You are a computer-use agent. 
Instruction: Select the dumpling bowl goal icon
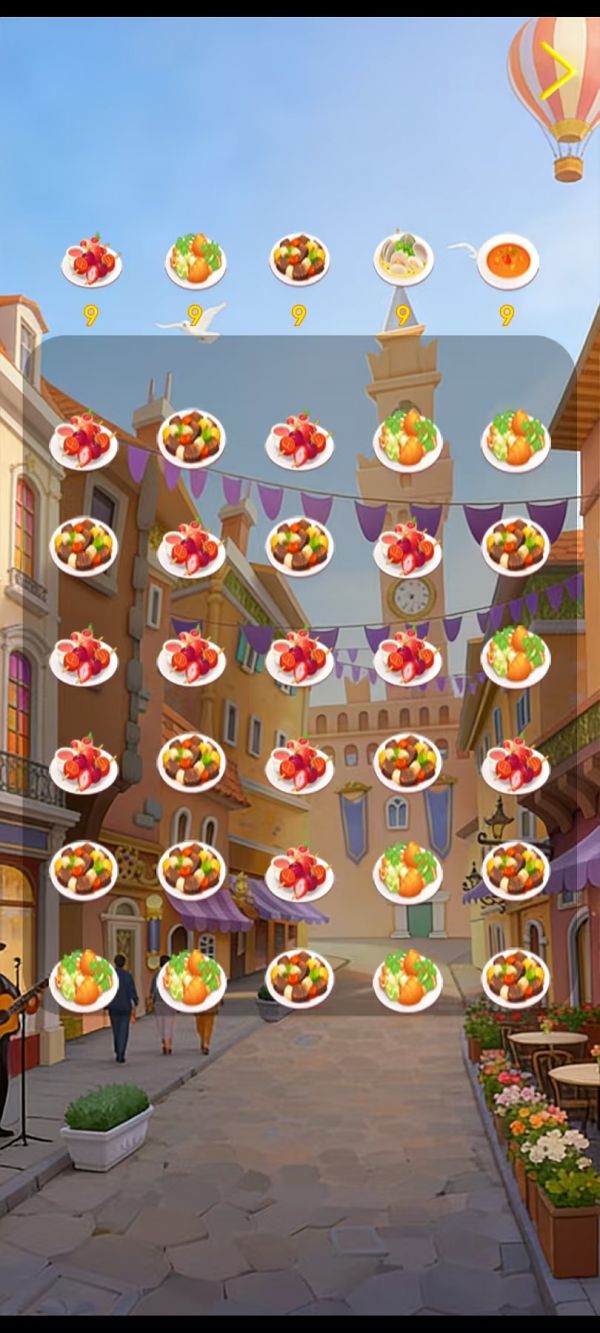[403, 259]
